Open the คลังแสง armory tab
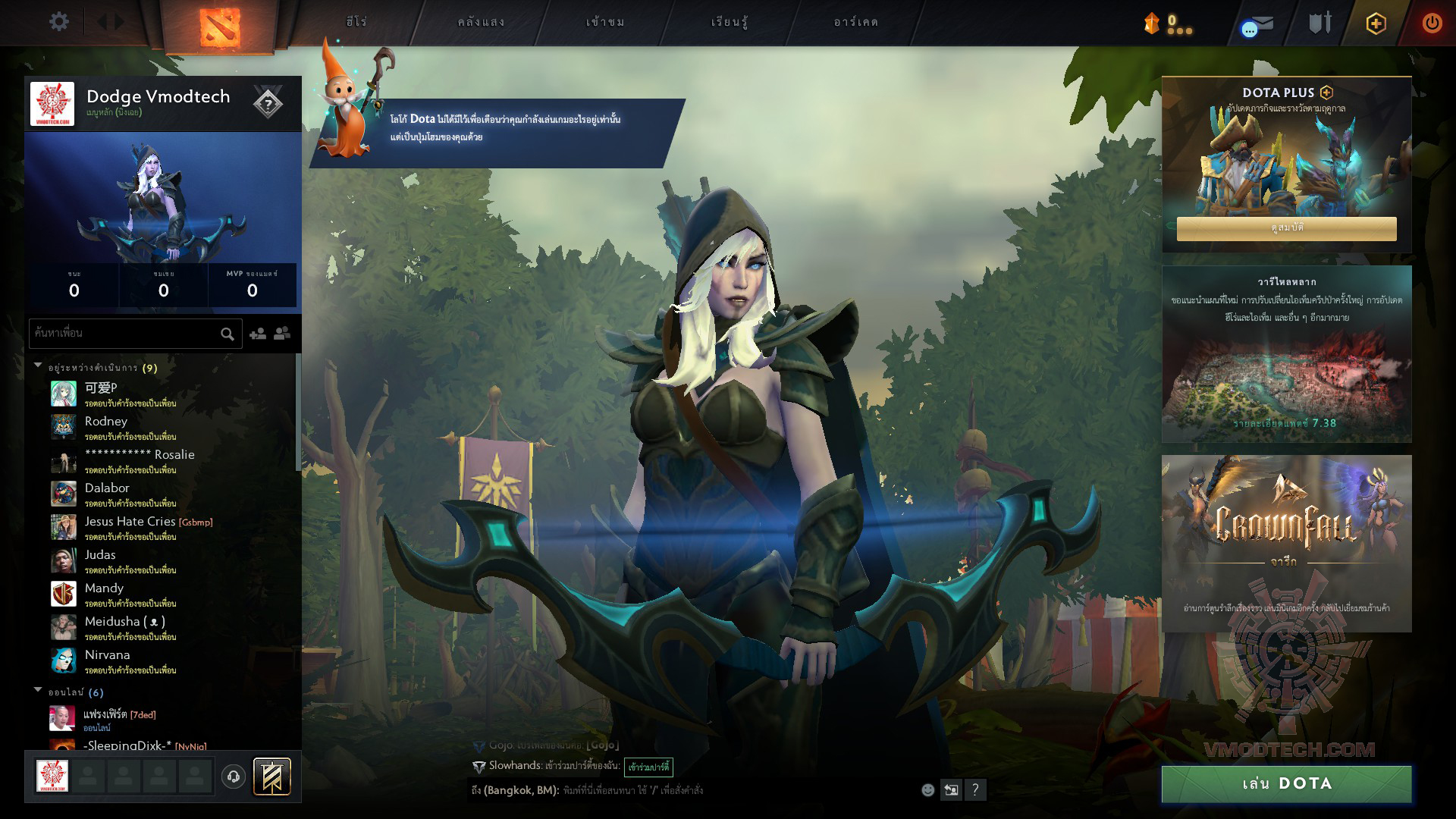 481,22
